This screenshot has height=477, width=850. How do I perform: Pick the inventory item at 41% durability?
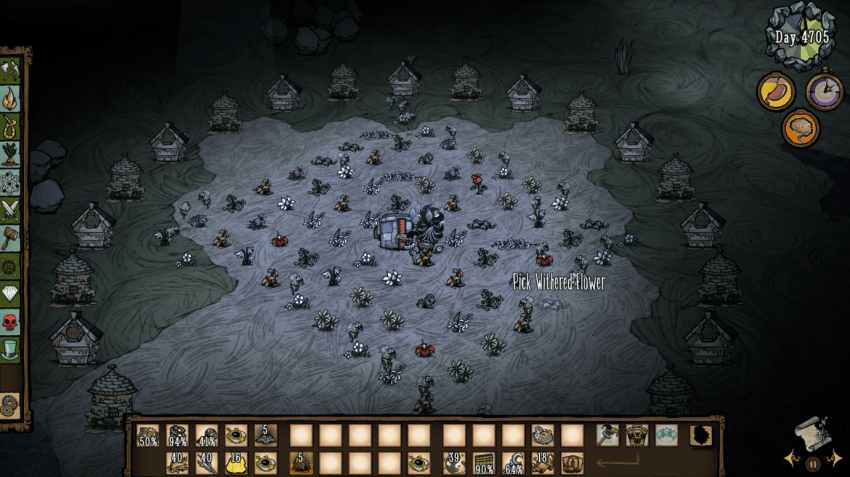tap(207, 436)
